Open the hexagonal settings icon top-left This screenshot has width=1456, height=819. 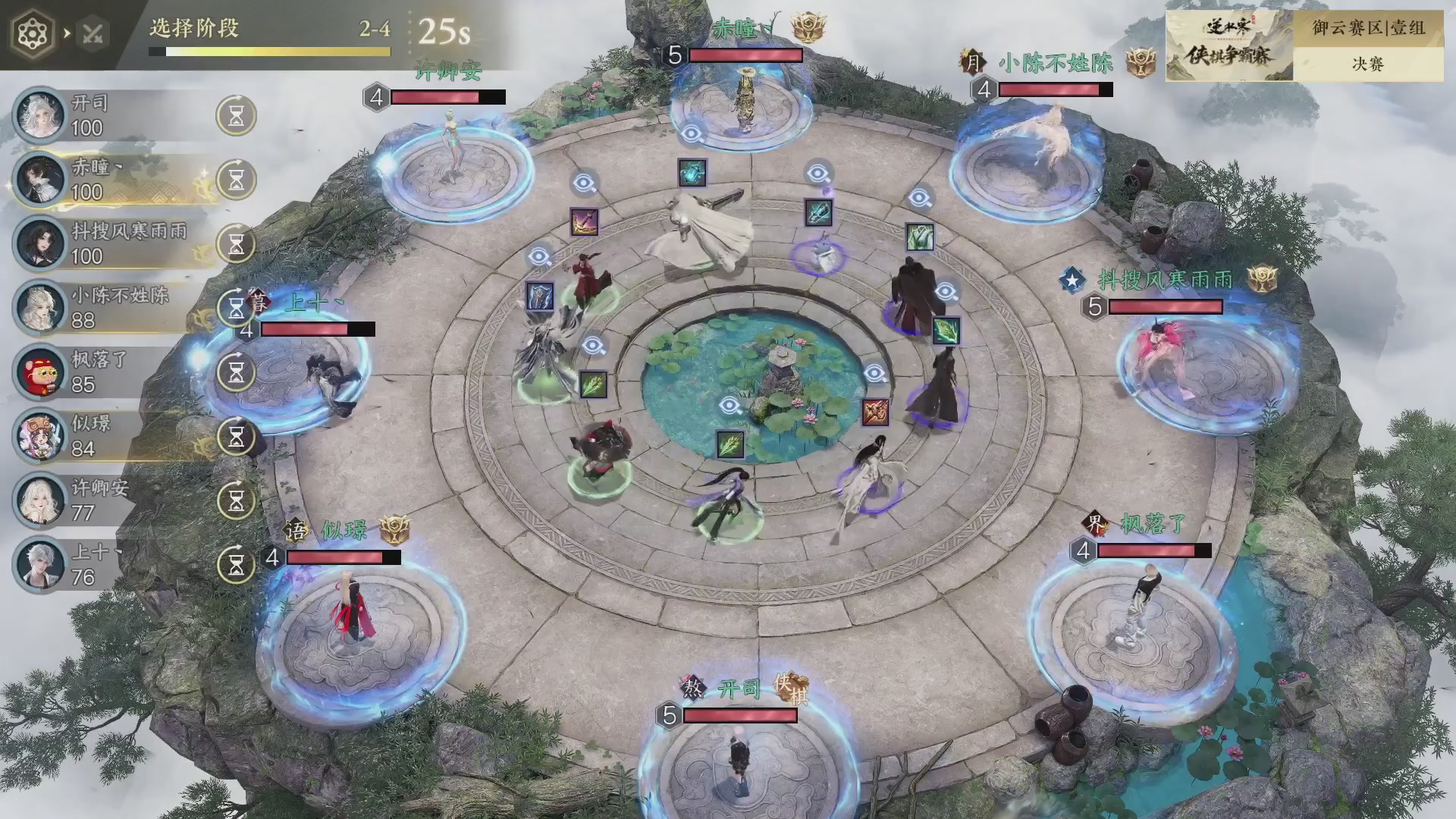(x=31, y=32)
